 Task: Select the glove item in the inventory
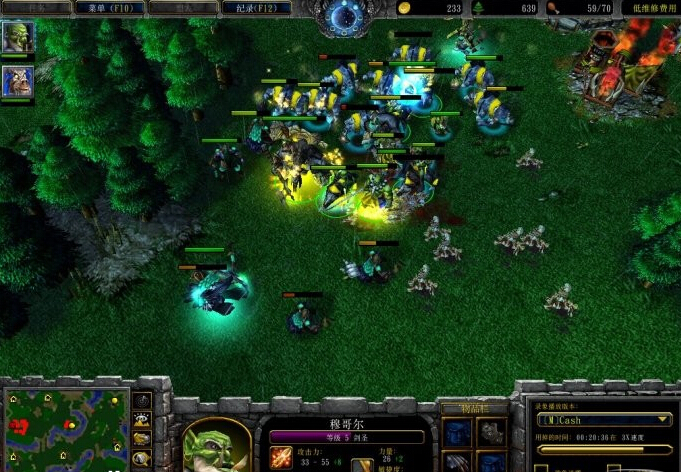(490, 432)
